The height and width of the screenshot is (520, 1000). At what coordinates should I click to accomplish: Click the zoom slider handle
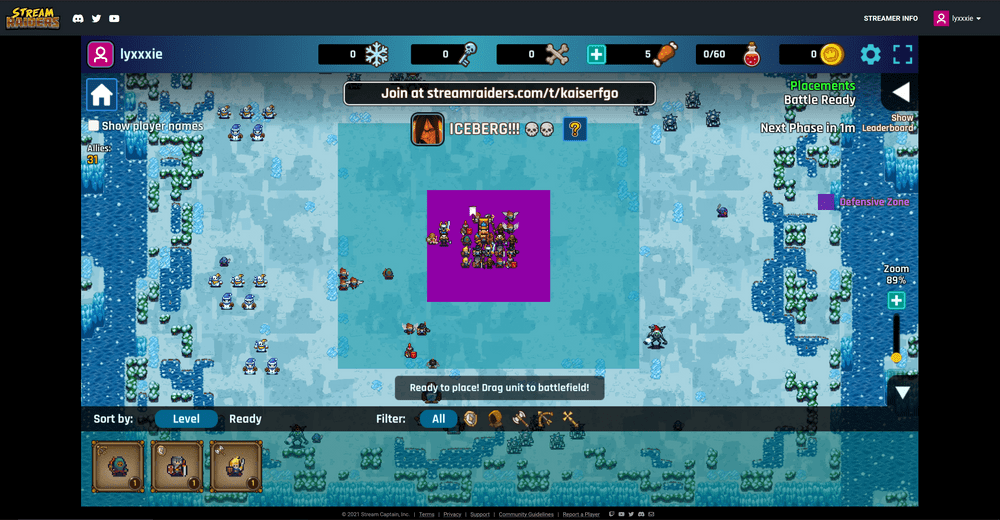[x=896, y=357]
